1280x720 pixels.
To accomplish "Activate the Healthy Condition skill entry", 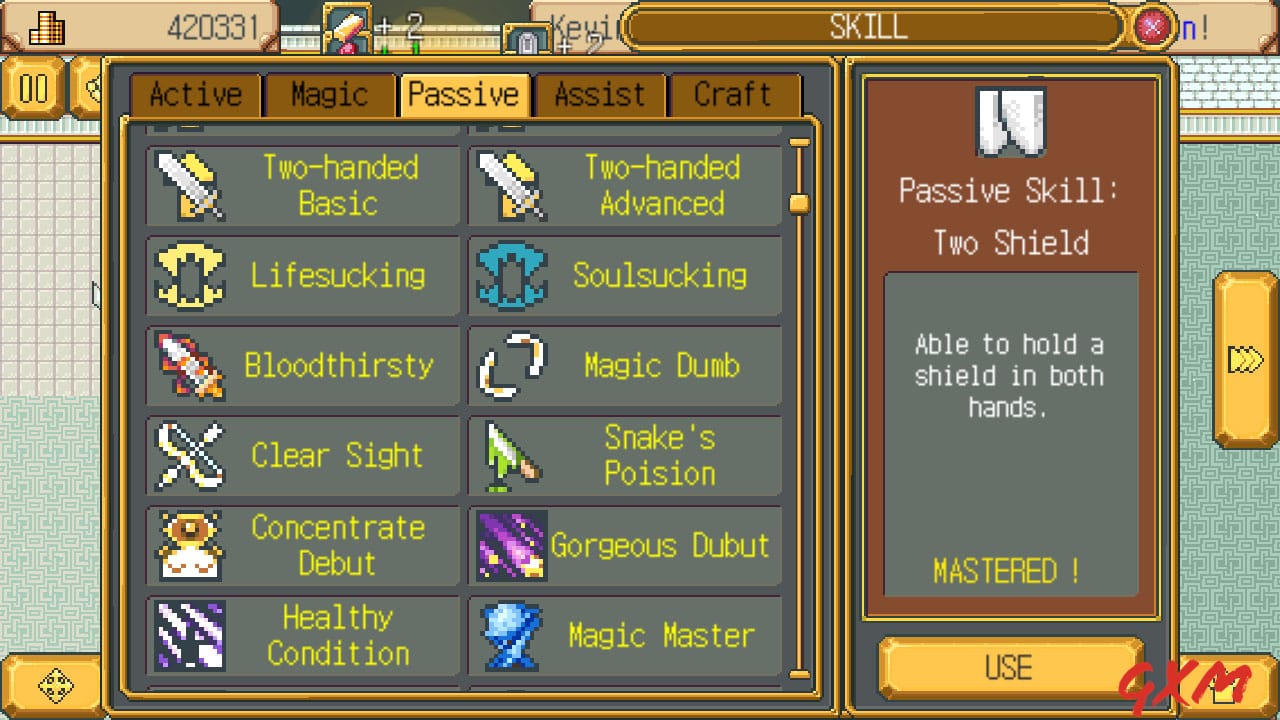I will [x=300, y=636].
